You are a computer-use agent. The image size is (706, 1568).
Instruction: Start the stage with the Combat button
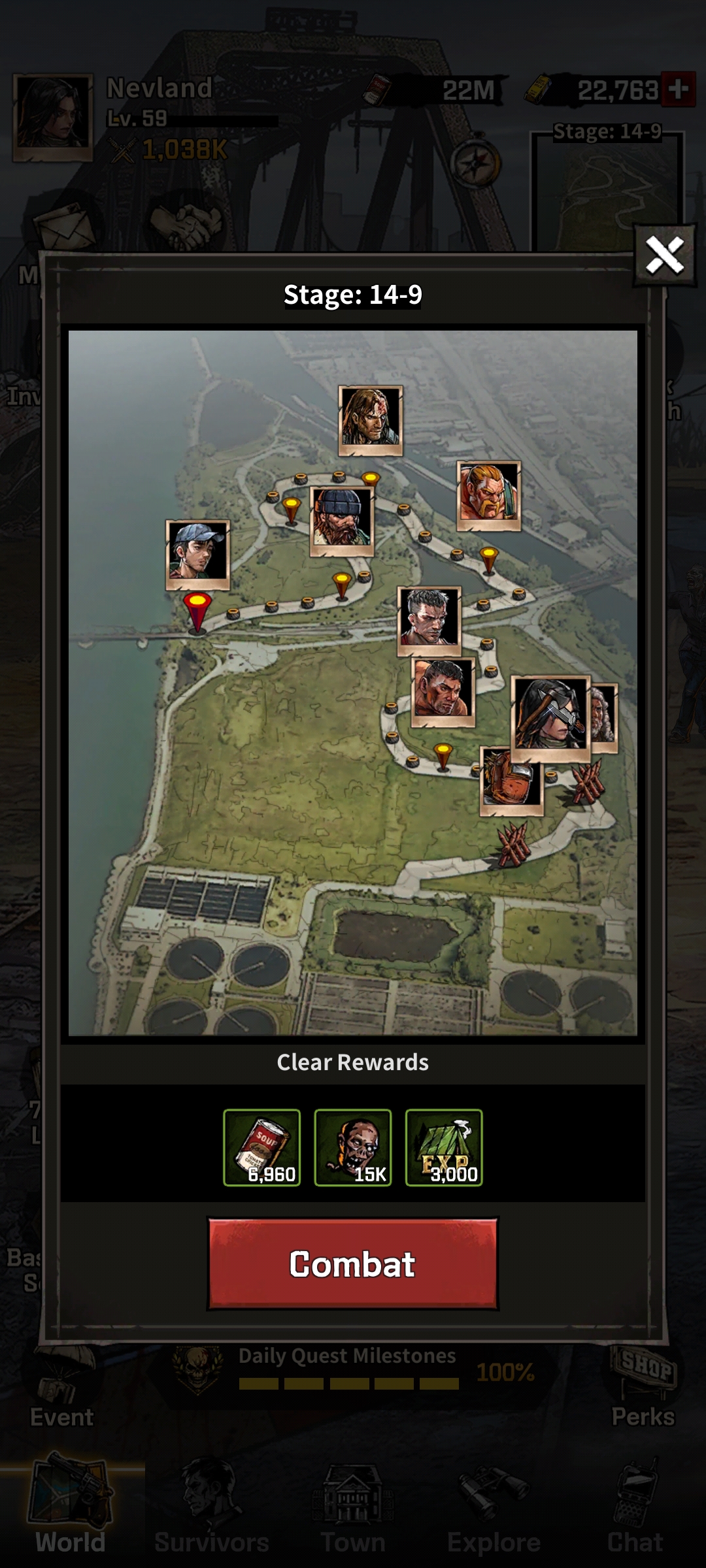[x=352, y=1264]
